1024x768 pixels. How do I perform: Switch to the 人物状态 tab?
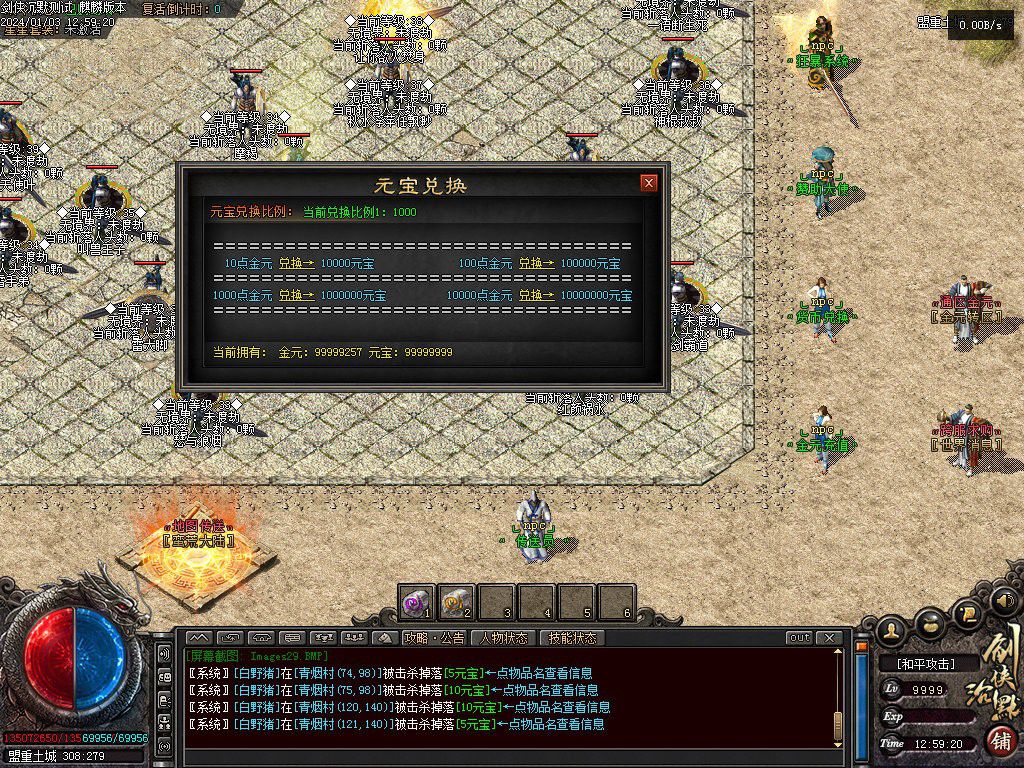(x=504, y=638)
